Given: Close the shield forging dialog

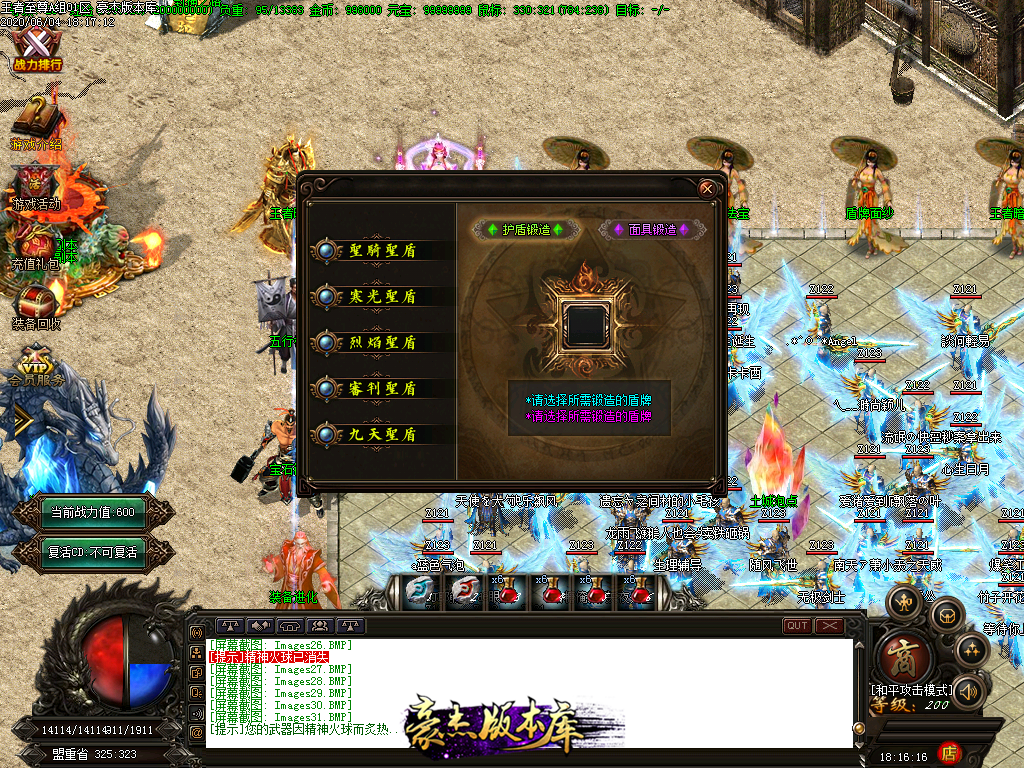Looking at the screenshot, I should click(x=707, y=188).
